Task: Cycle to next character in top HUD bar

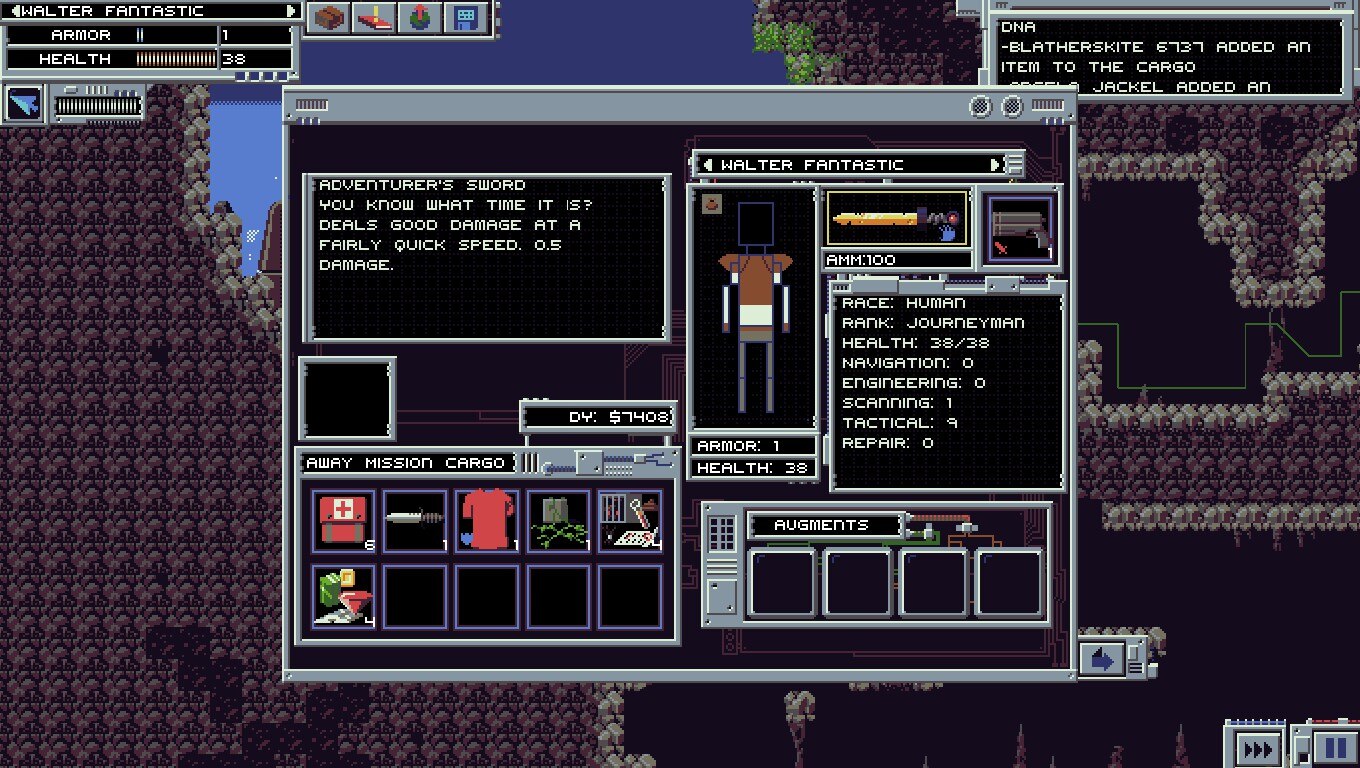Action: 291,11
